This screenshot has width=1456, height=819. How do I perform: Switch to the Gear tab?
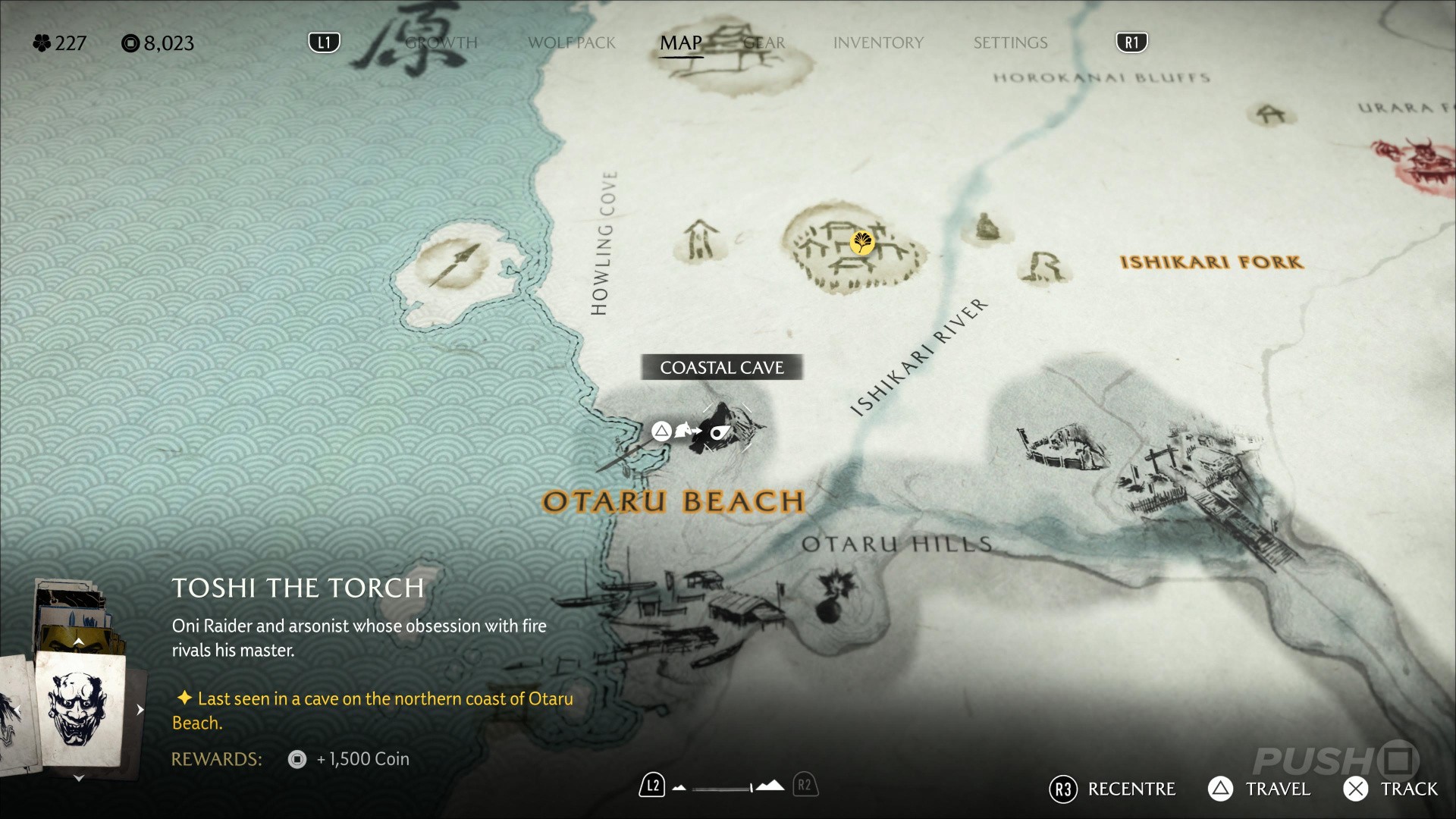click(x=764, y=43)
